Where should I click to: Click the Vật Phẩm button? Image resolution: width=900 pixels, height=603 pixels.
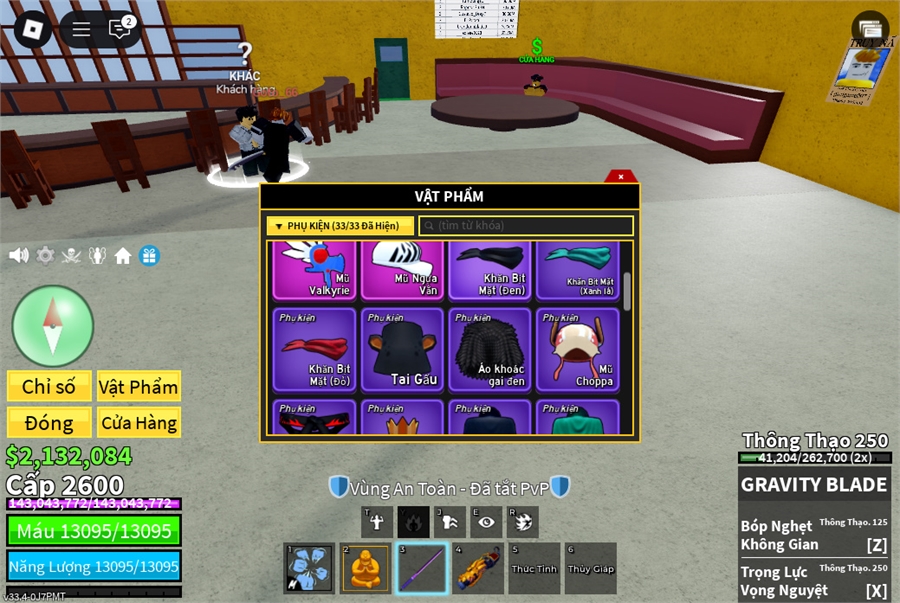pyautogui.click(x=138, y=387)
